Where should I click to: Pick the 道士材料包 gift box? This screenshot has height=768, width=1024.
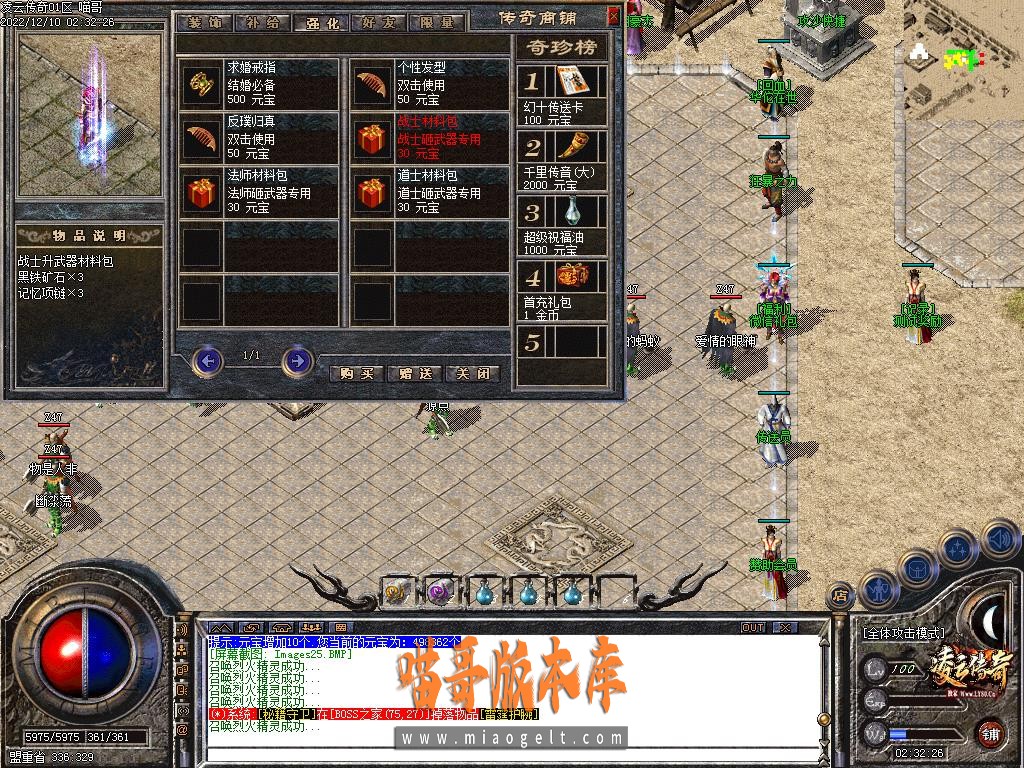372,192
